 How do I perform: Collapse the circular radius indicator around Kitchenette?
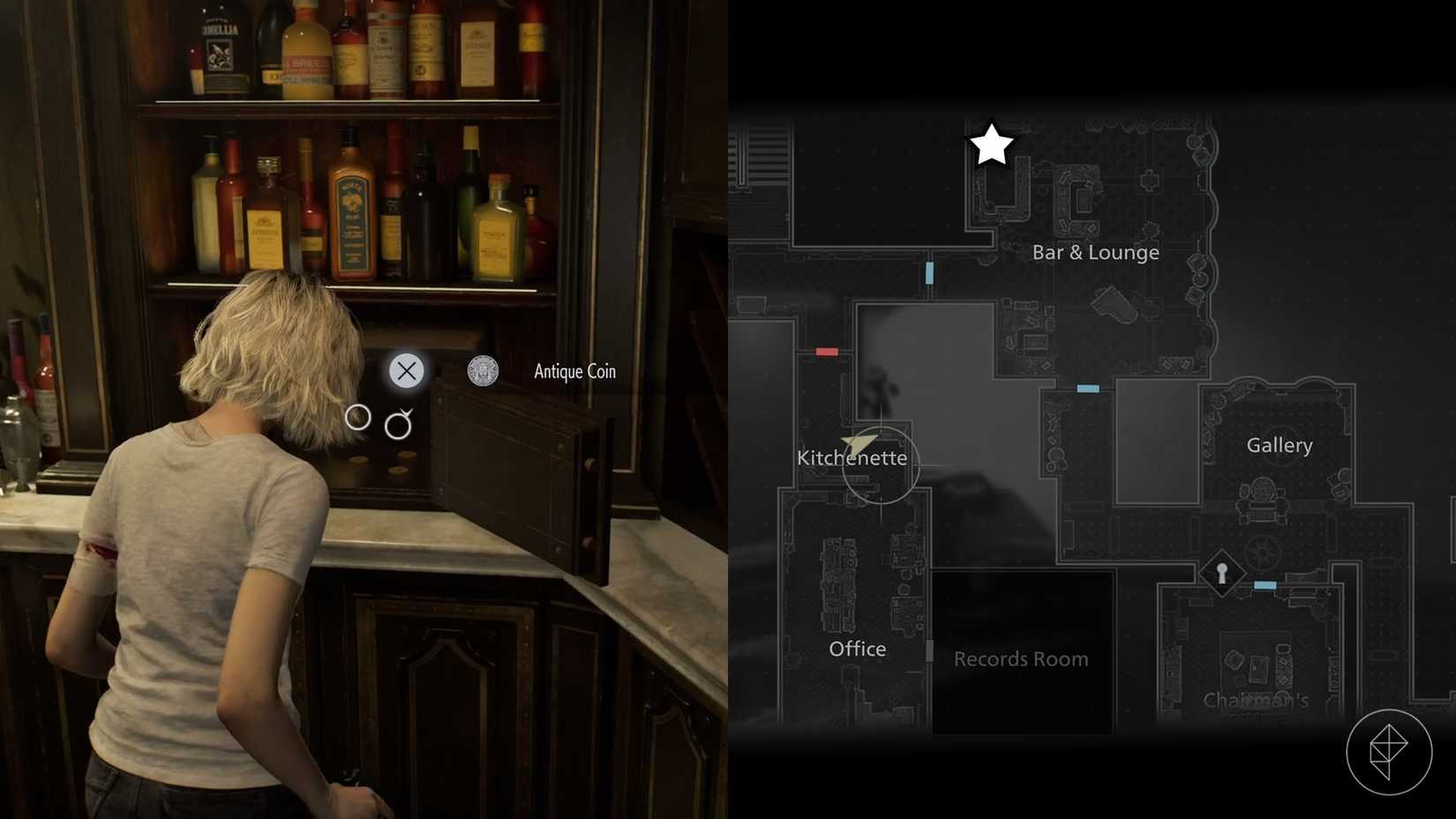tap(882, 465)
